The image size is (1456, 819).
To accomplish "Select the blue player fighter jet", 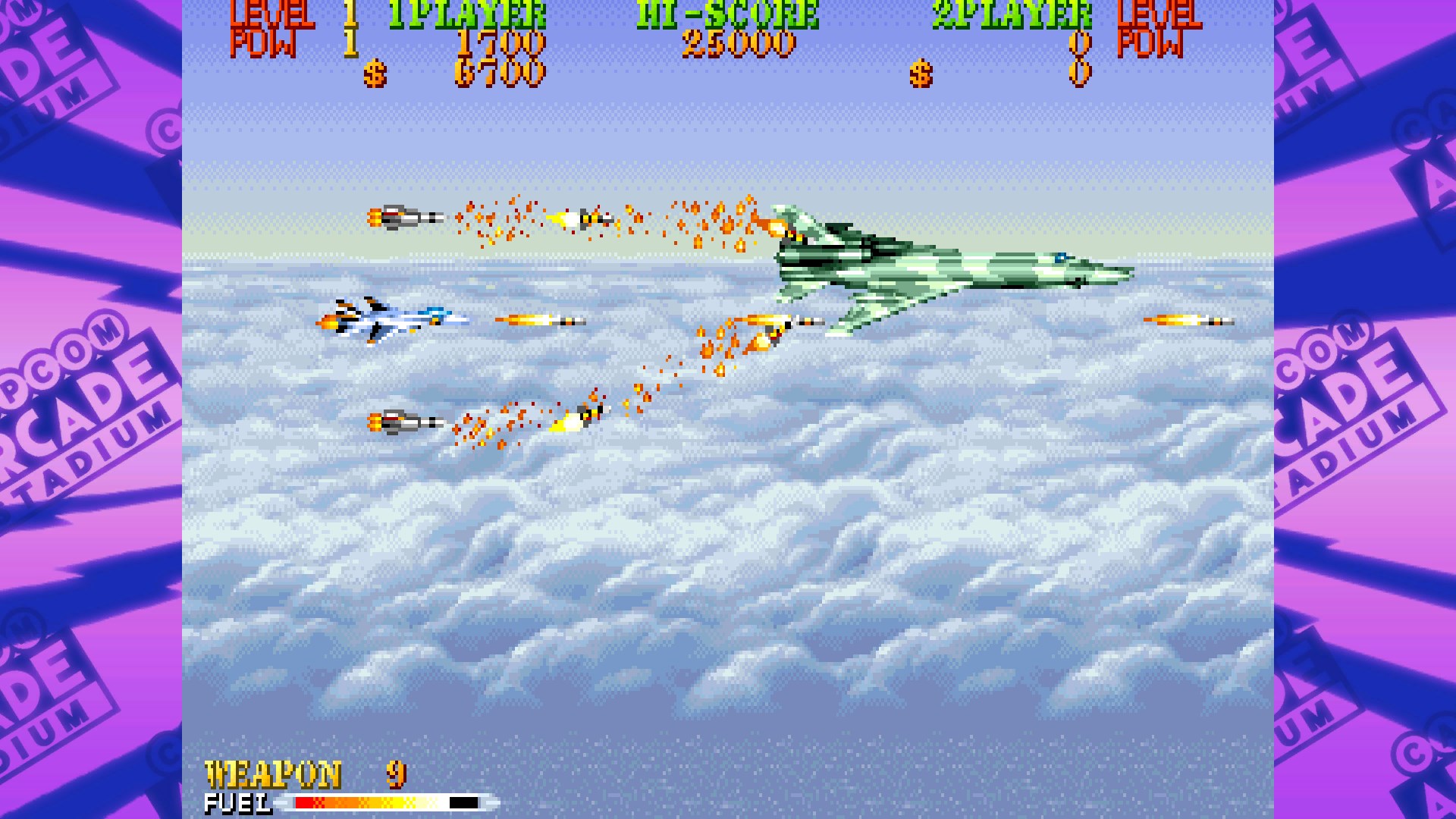I will tap(387, 322).
